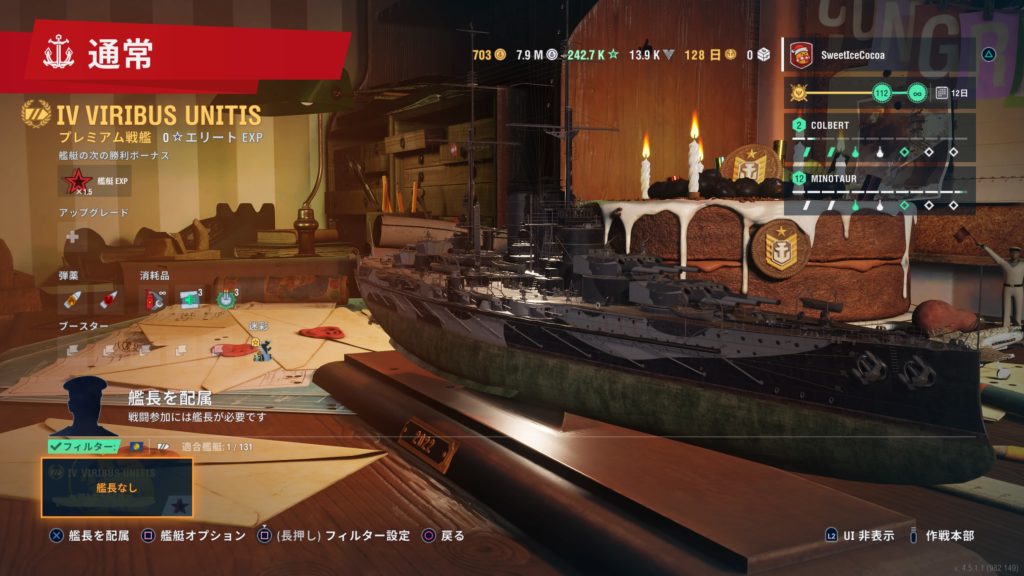Choose the green gear-shaped consumable

click(x=227, y=299)
